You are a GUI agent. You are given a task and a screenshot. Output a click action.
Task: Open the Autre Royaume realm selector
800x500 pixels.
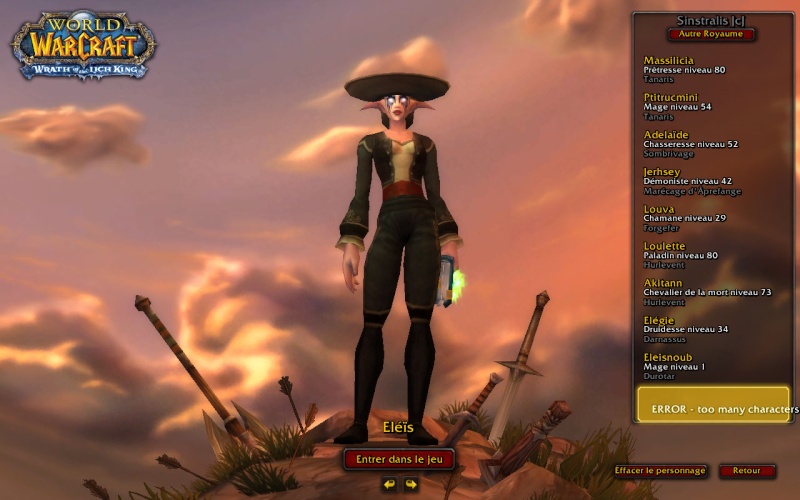click(x=710, y=34)
